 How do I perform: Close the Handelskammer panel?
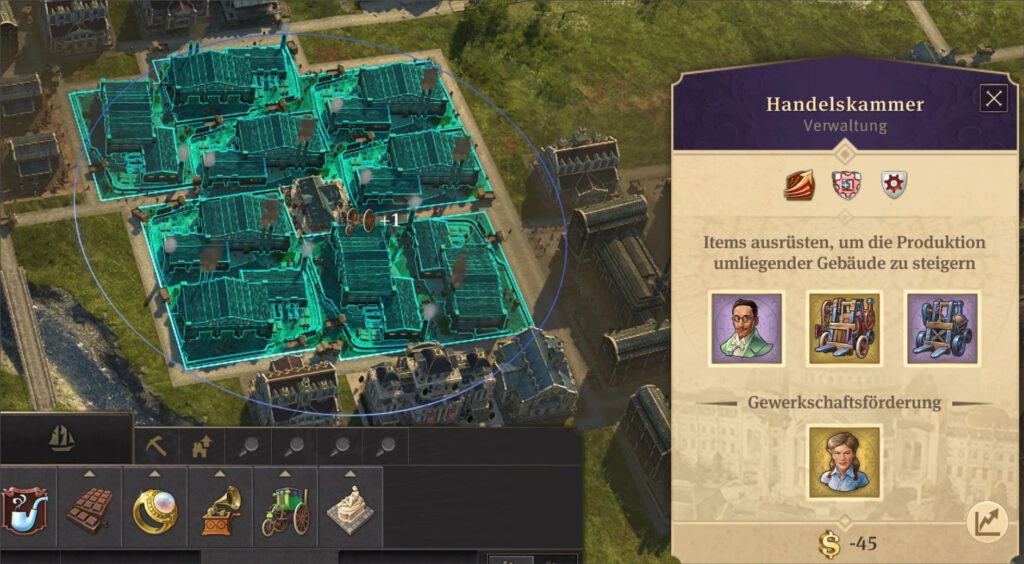click(x=993, y=99)
